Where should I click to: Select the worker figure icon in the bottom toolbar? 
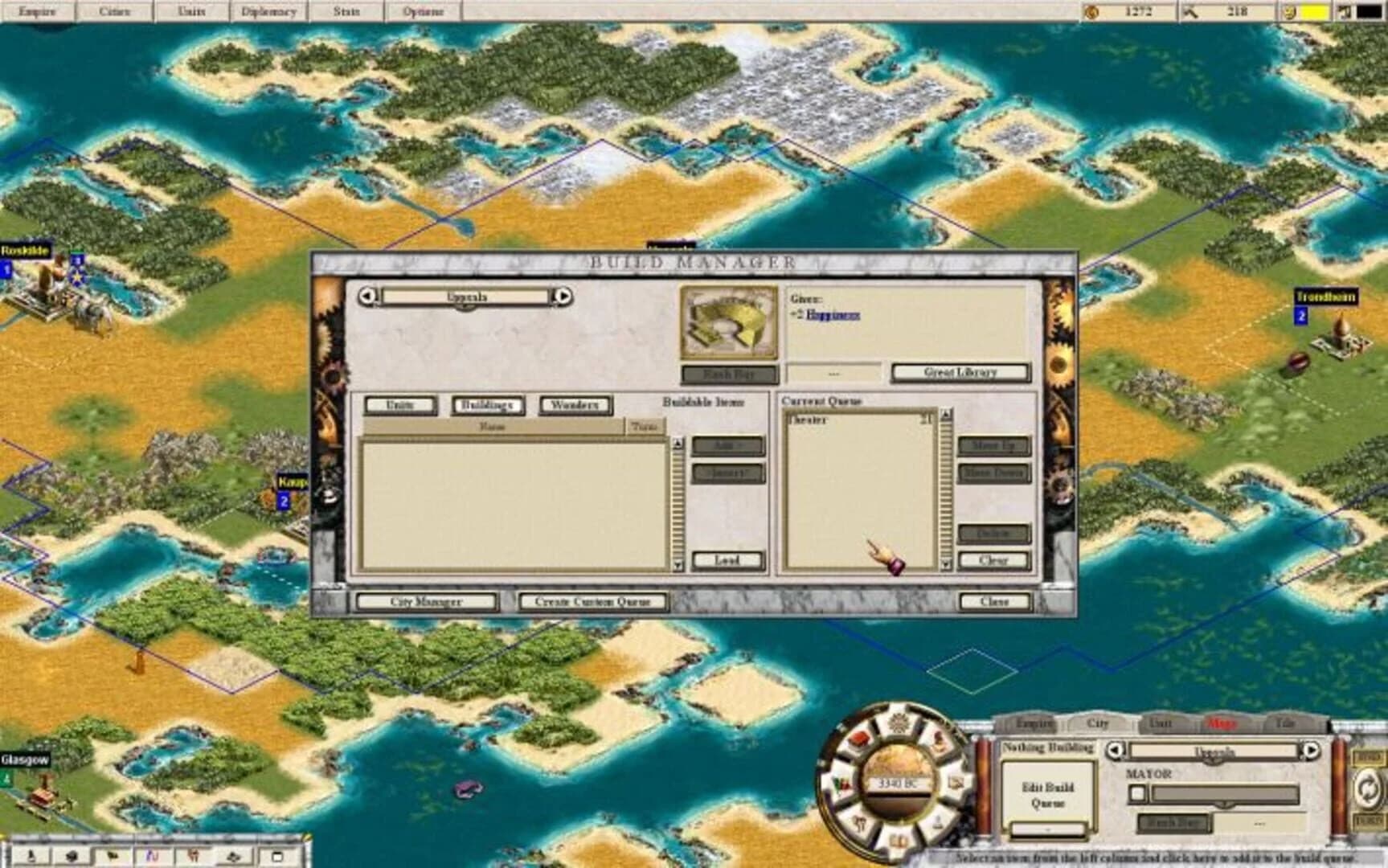coord(194,857)
